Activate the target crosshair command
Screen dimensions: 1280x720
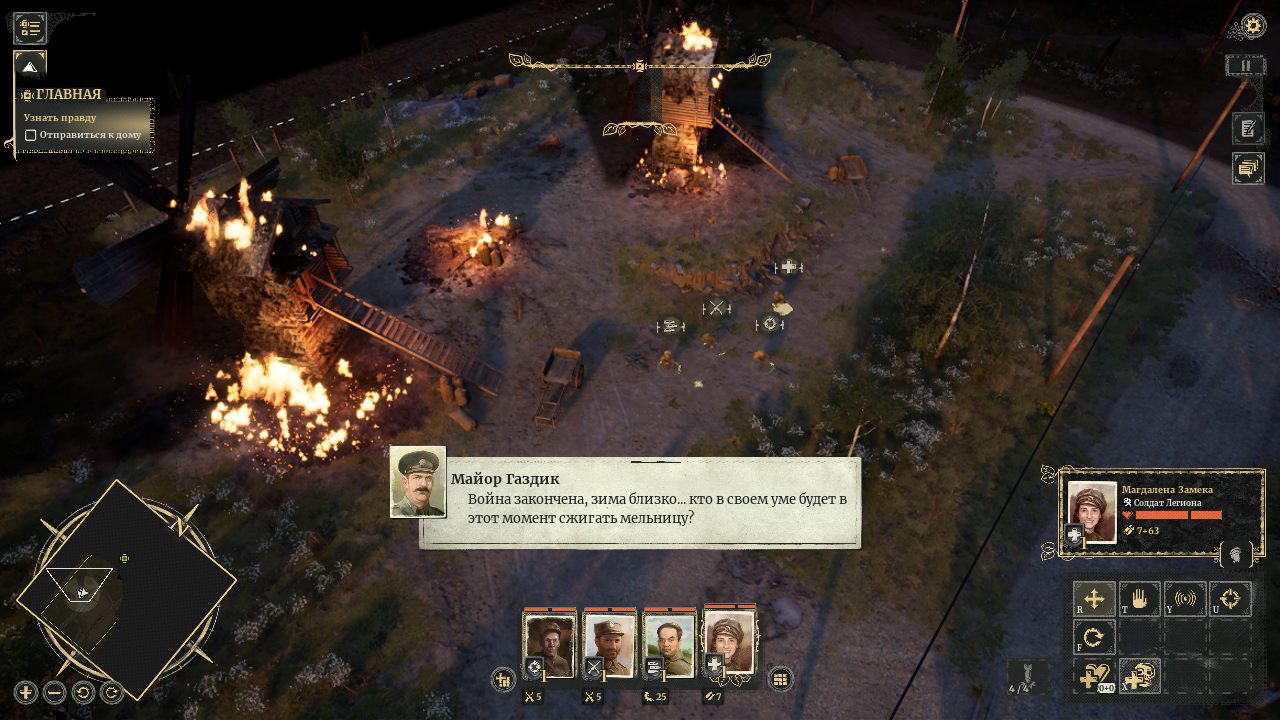pyautogui.click(x=1230, y=600)
